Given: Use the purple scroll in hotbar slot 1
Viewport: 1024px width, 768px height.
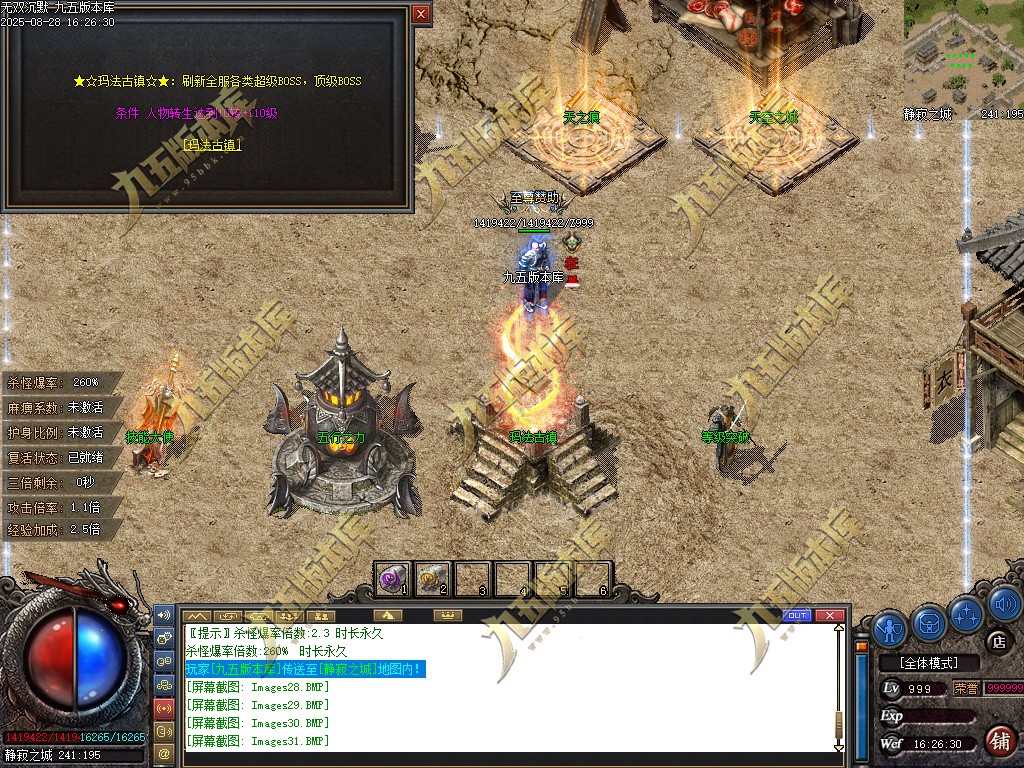Looking at the screenshot, I should click(x=393, y=578).
